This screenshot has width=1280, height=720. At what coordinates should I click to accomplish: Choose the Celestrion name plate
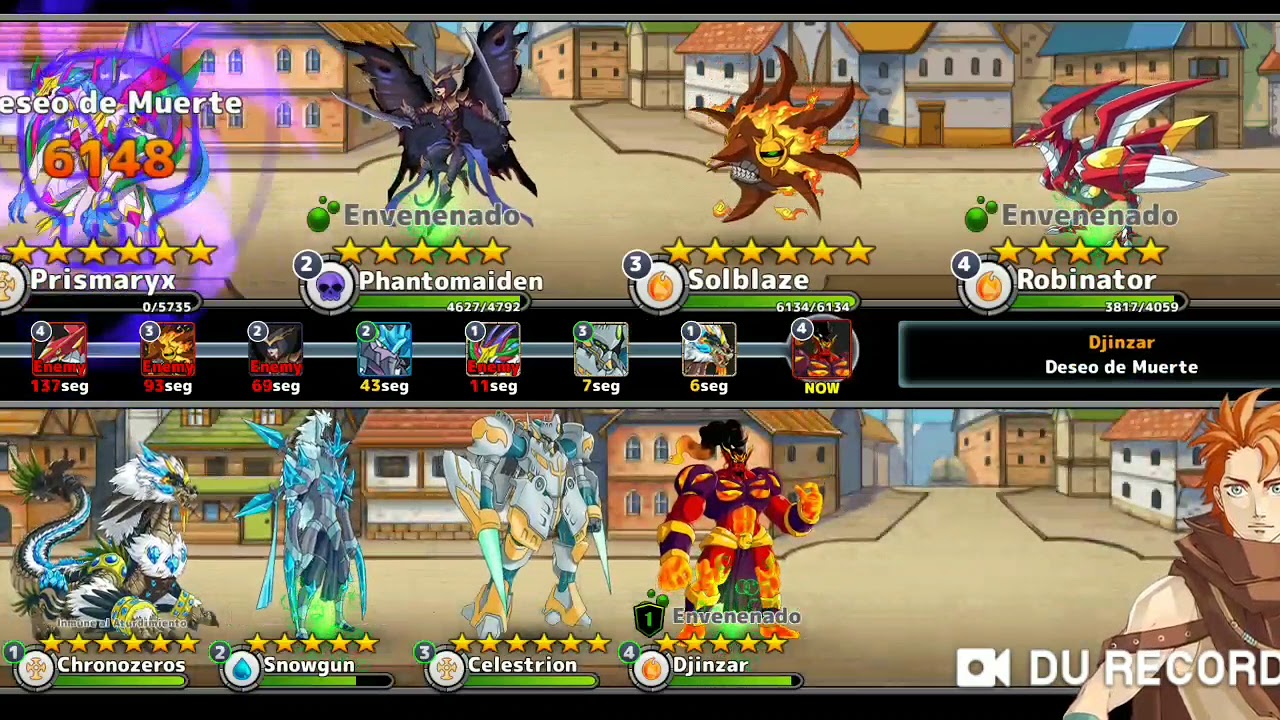point(521,665)
